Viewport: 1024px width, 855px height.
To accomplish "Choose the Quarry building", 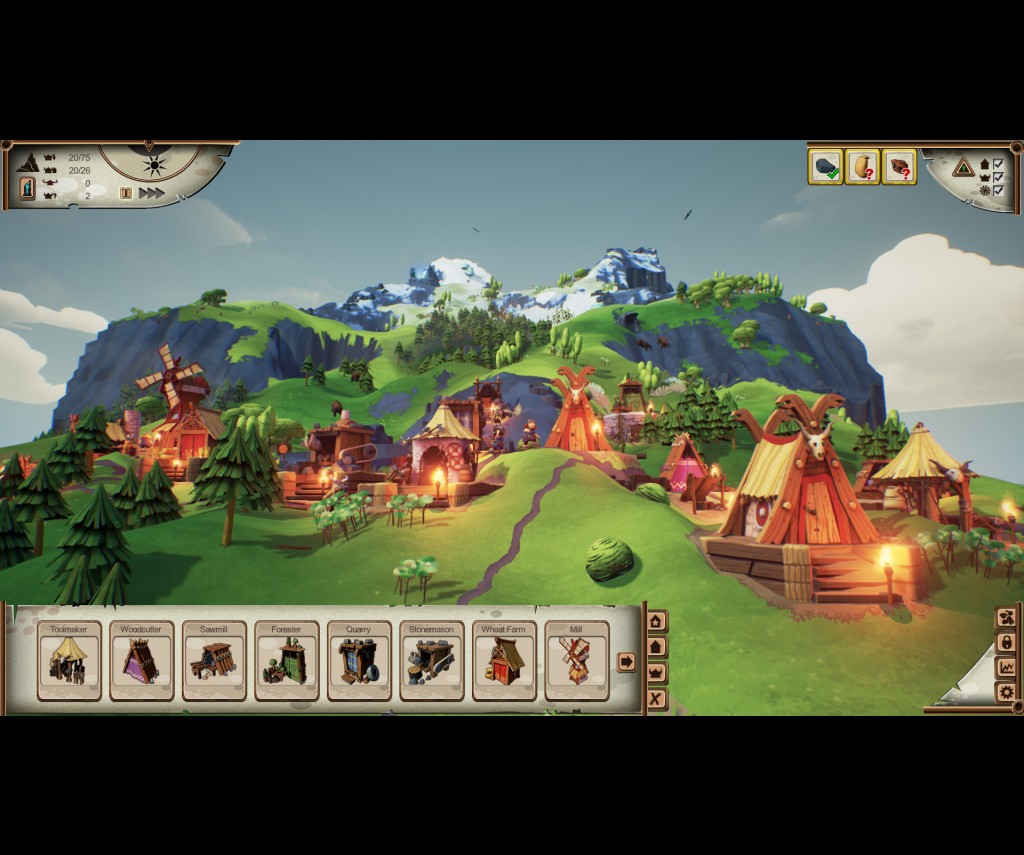I will 359,661.
